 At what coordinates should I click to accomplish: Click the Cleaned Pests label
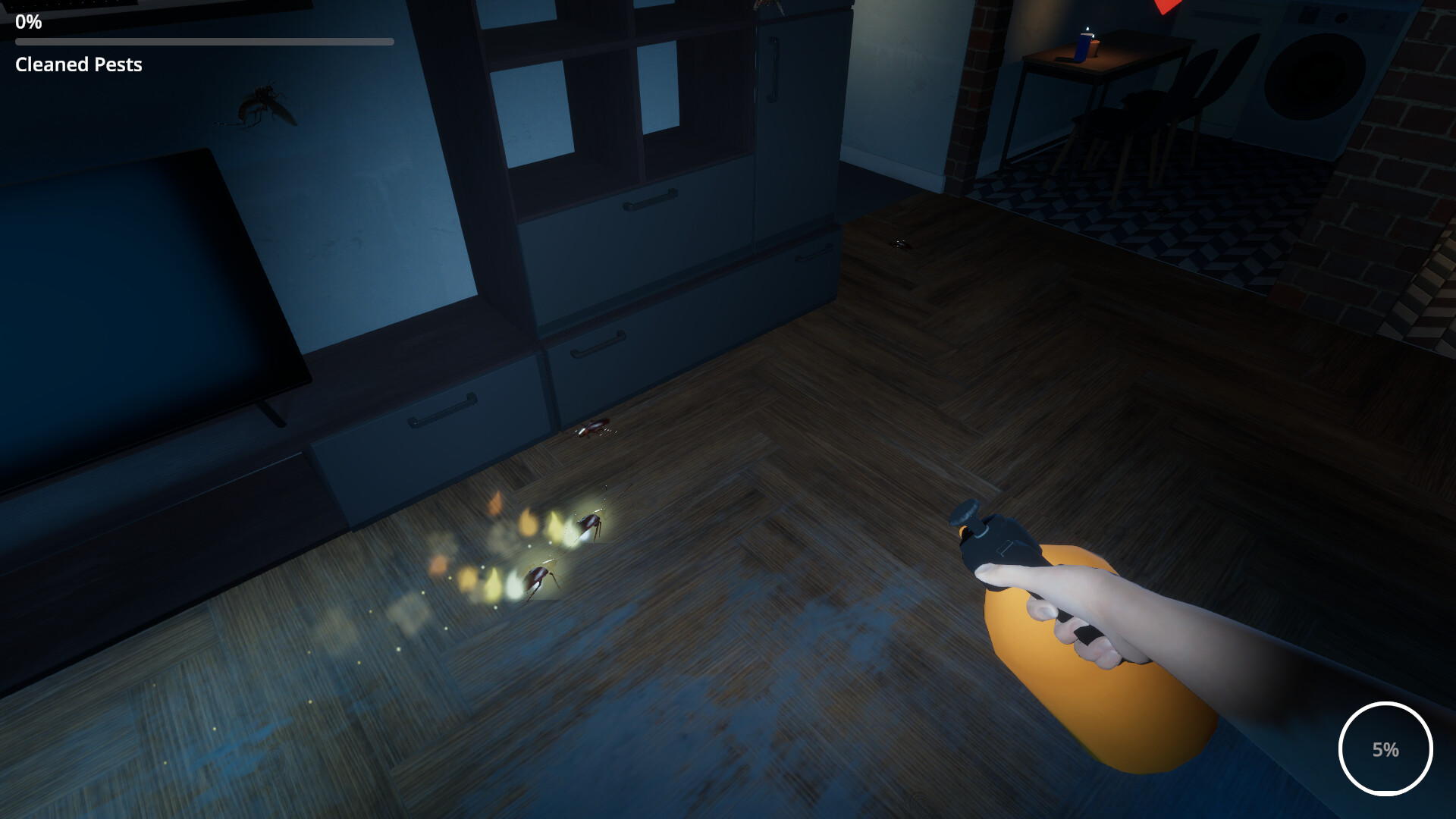(77, 65)
